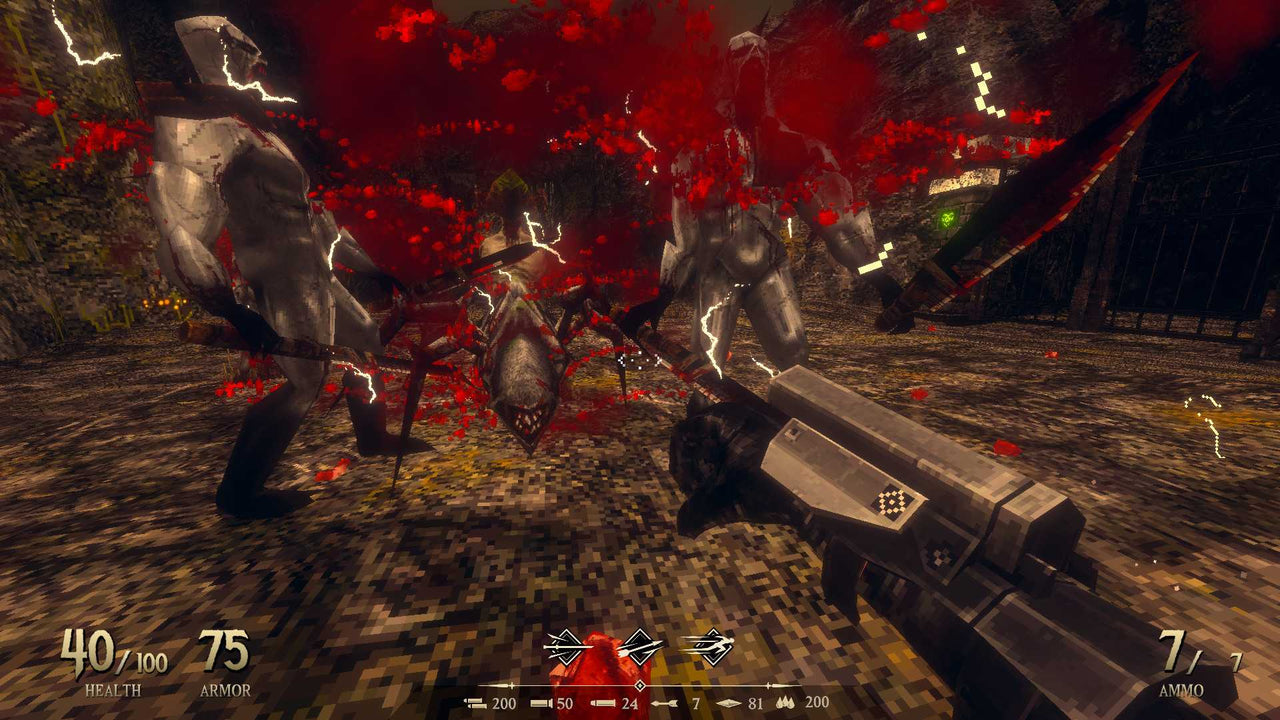The width and height of the screenshot is (1280, 720).
Task: Toggle the dash skill diamond icon
Action: (712, 648)
